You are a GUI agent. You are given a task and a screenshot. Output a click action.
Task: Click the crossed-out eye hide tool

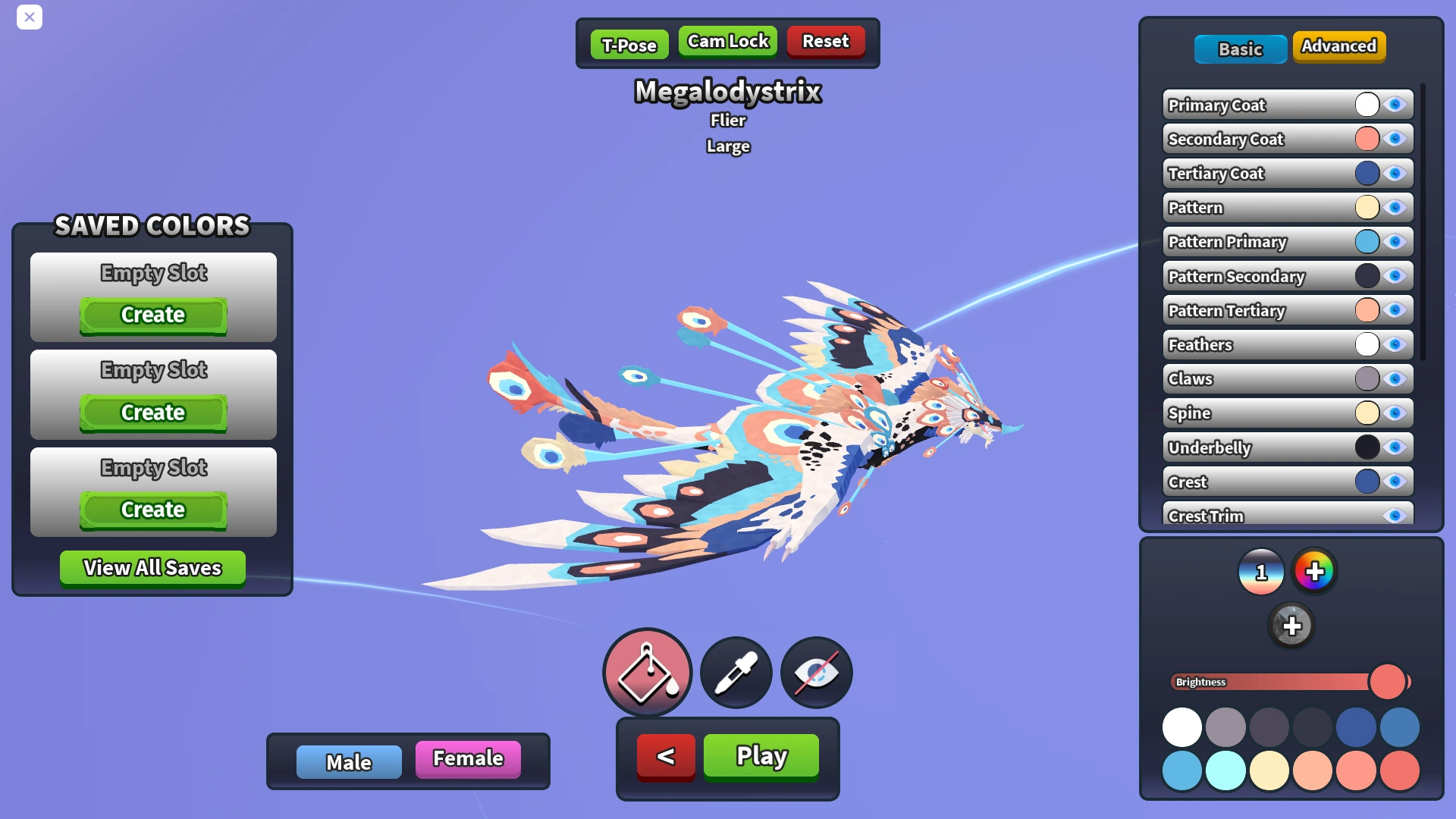tap(816, 673)
